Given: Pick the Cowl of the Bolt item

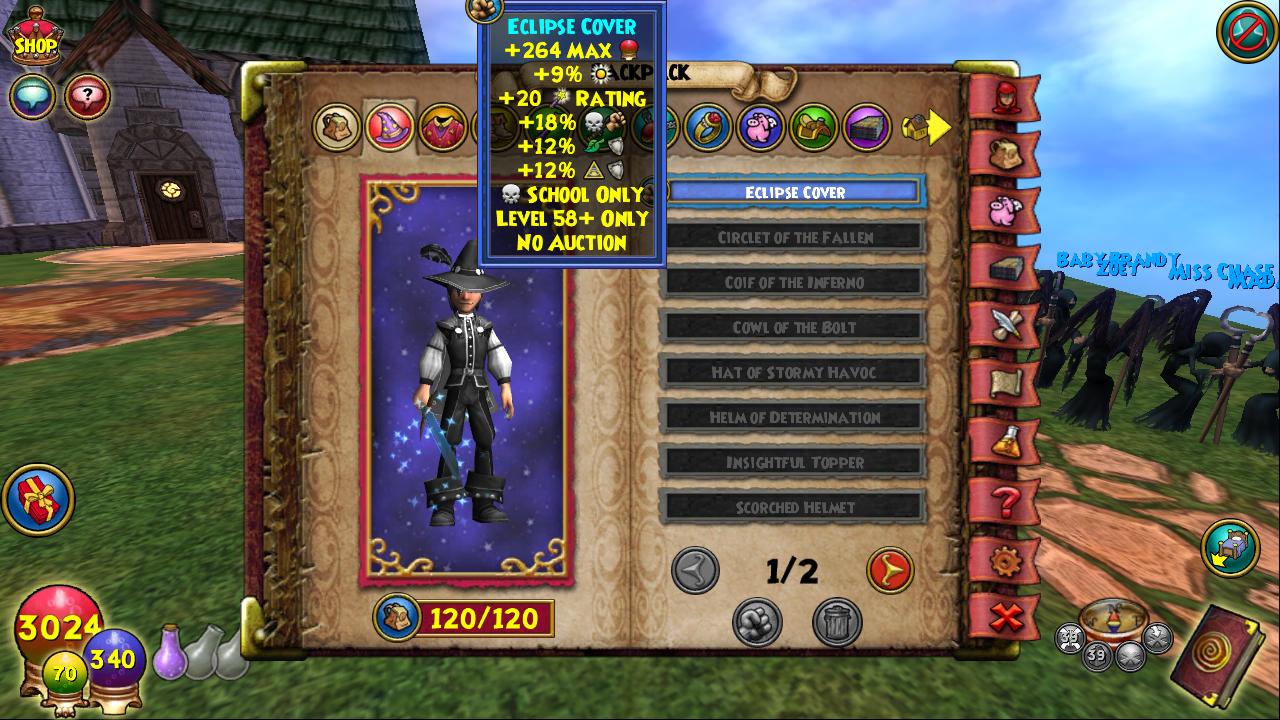Looking at the screenshot, I should click(x=795, y=327).
